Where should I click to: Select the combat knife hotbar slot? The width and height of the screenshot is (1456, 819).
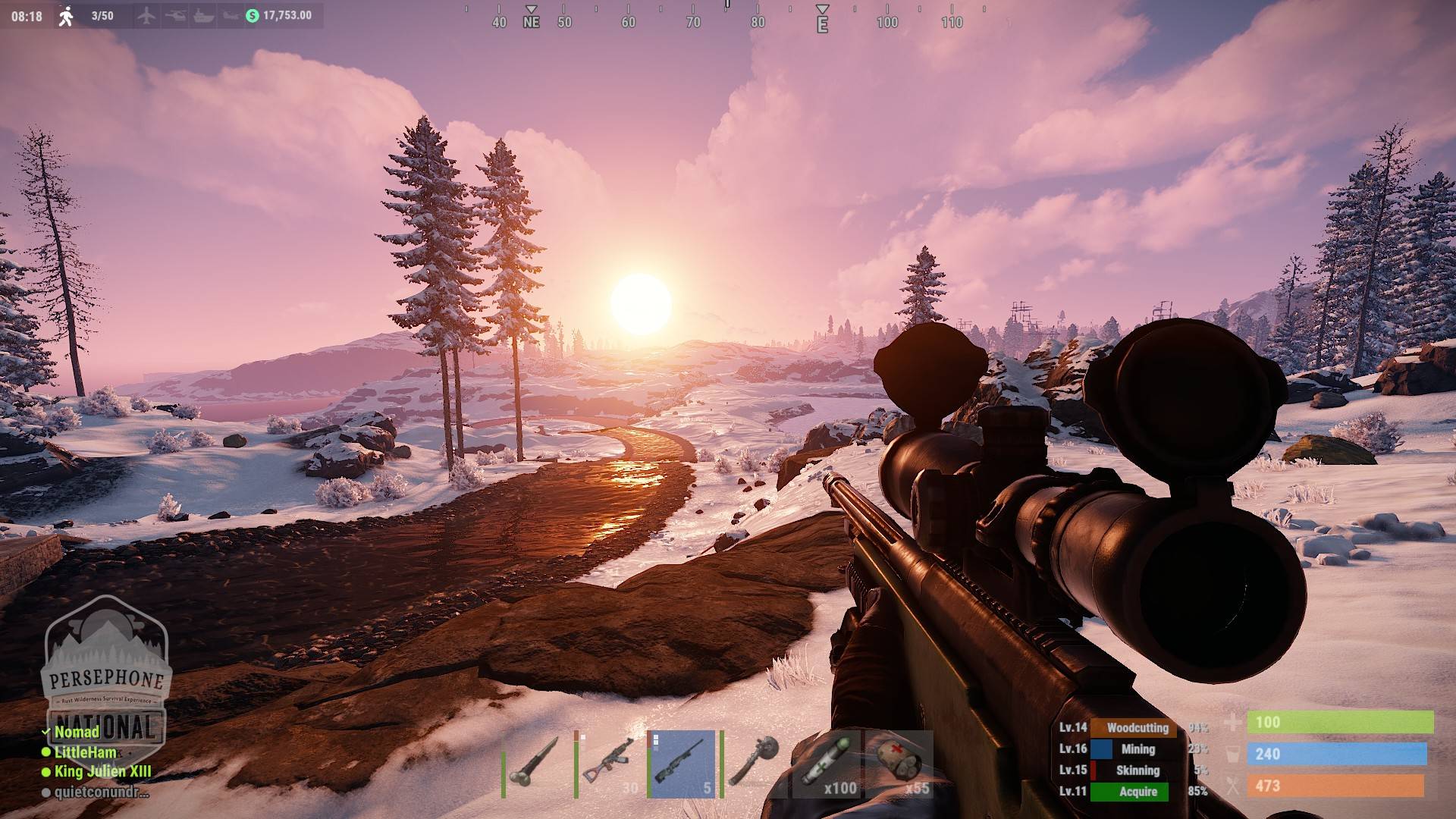pyautogui.click(x=536, y=764)
